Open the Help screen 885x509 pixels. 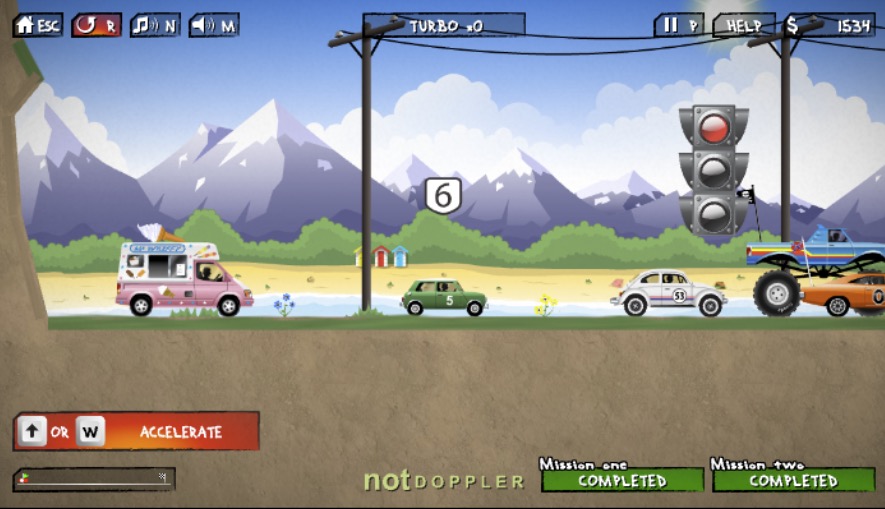pos(744,25)
